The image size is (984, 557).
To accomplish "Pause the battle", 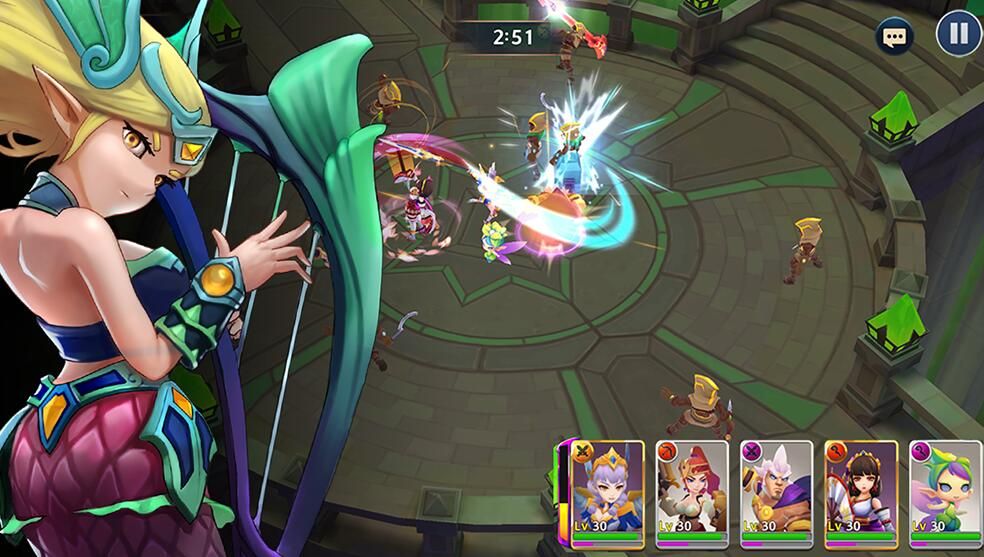I will coord(958,35).
